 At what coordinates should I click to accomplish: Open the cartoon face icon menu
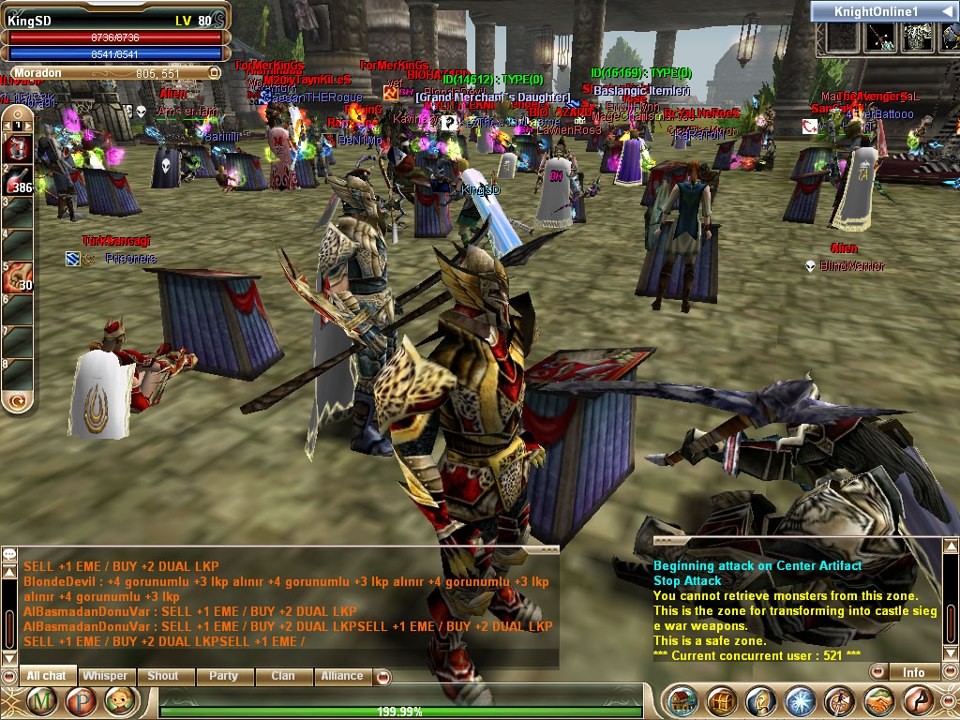119,701
